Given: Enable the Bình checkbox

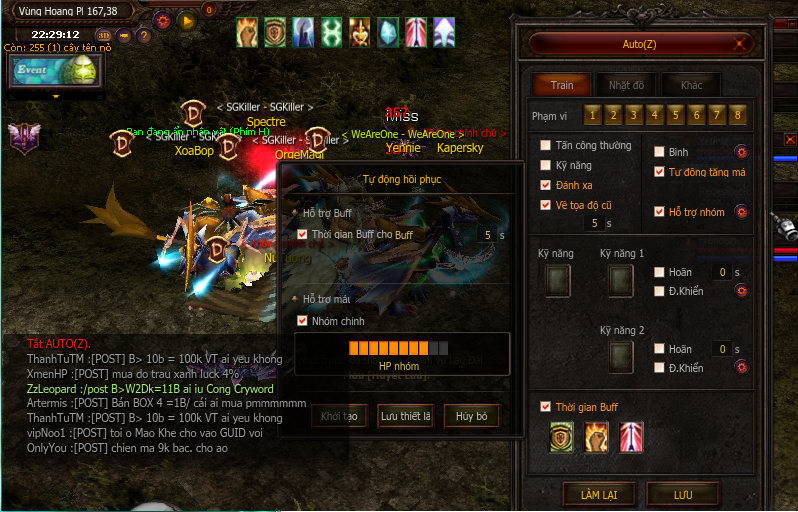Looking at the screenshot, I should coord(659,152).
